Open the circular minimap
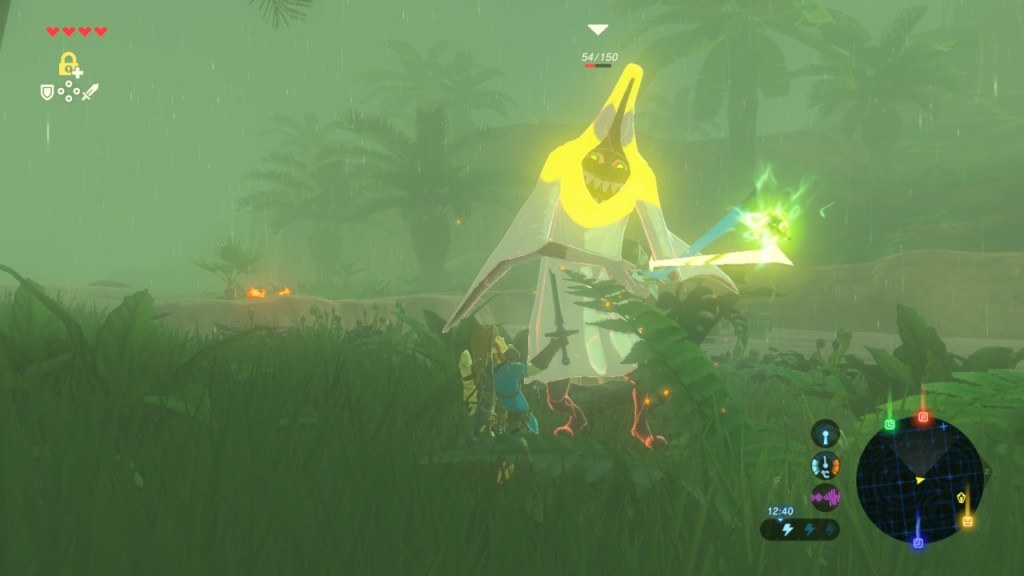 pos(919,480)
